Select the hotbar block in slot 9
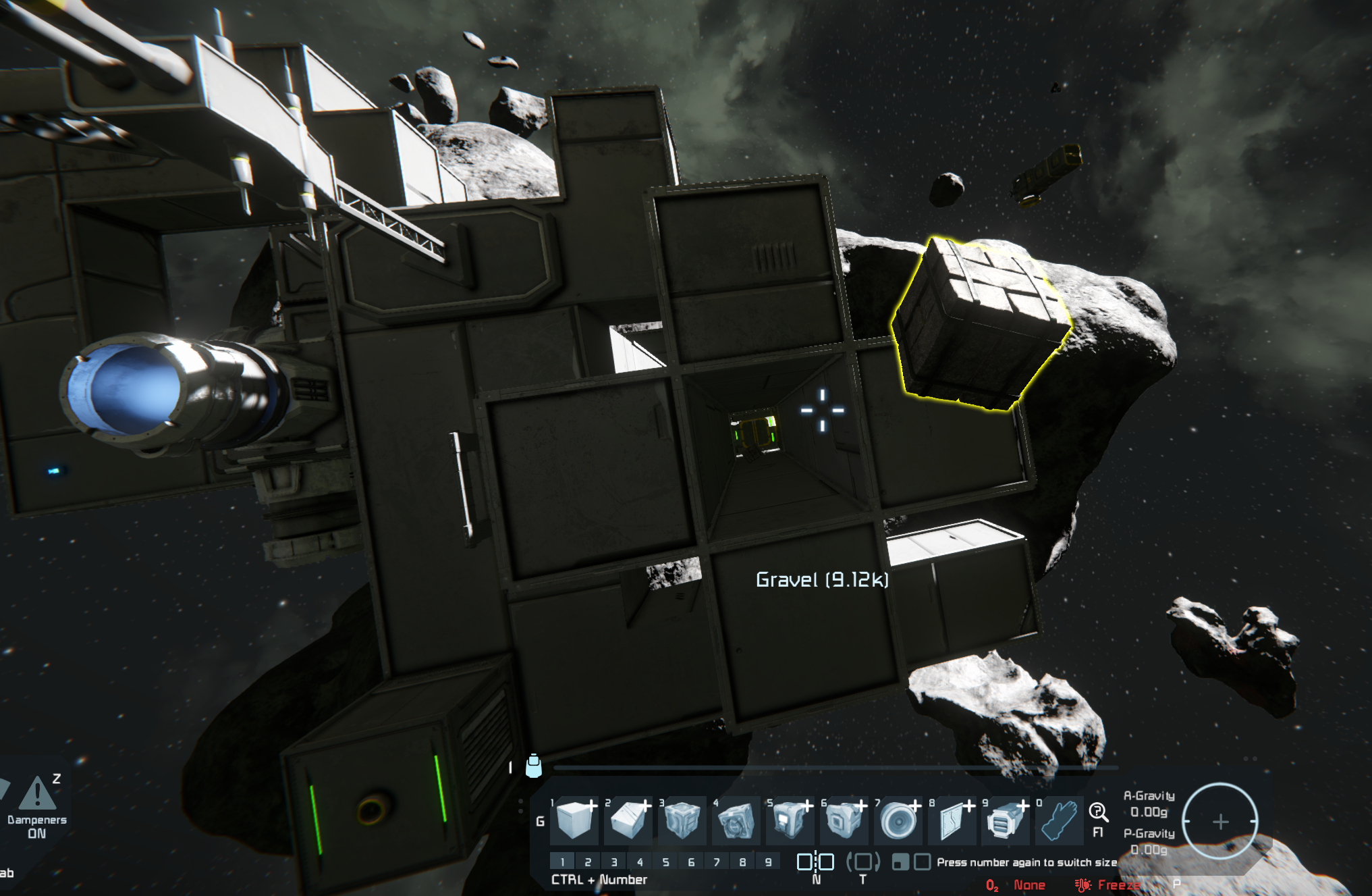Image resolution: width=1372 pixels, height=896 pixels. pyautogui.click(x=1005, y=820)
